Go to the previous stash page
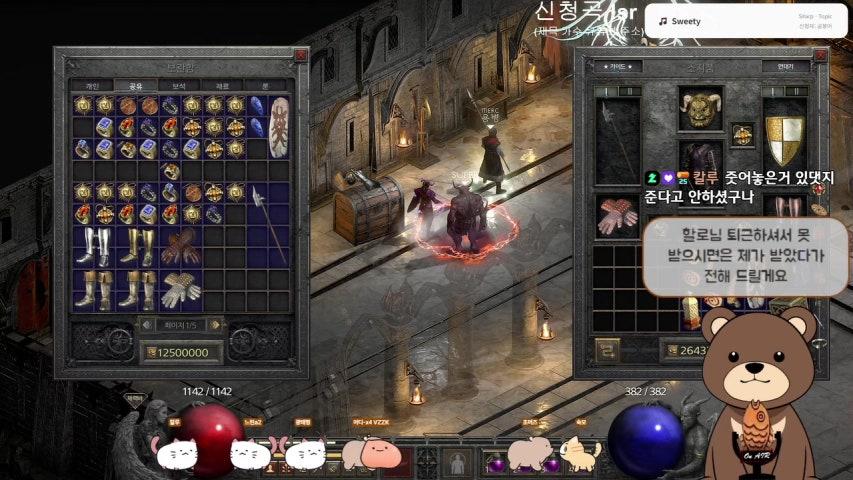The image size is (853, 480). coord(146,325)
